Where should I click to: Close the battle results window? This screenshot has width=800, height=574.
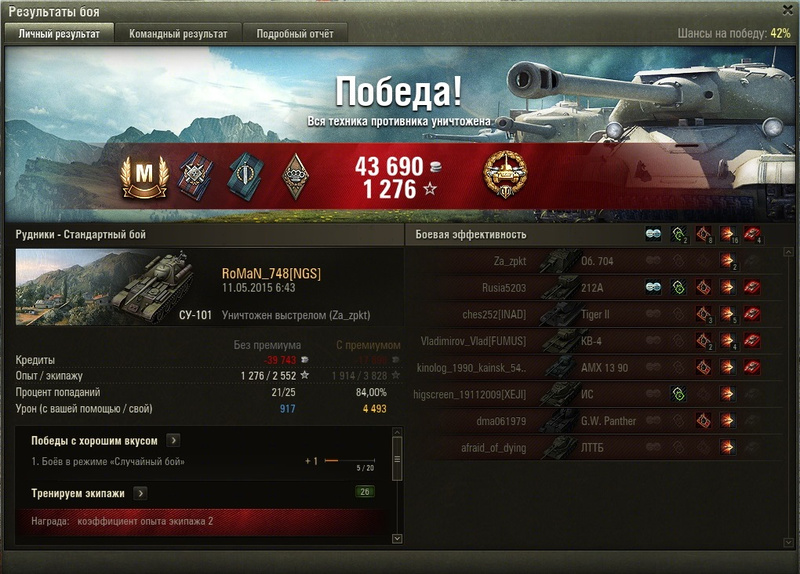coord(787,9)
